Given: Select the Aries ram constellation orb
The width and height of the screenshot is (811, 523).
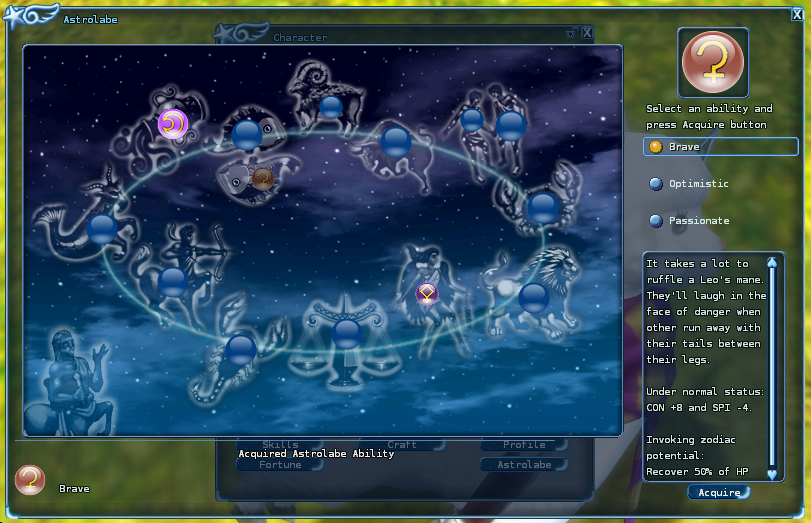Looking at the screenshot, I should click(x=330, y=106).
